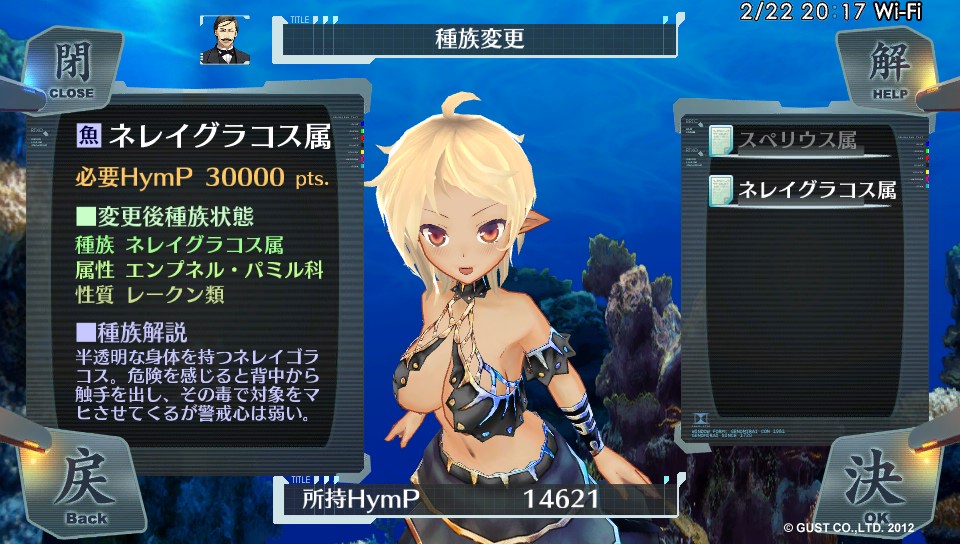Open the Help panel
The height and width of the screenshot is (544, 960).
pos(886,68)
